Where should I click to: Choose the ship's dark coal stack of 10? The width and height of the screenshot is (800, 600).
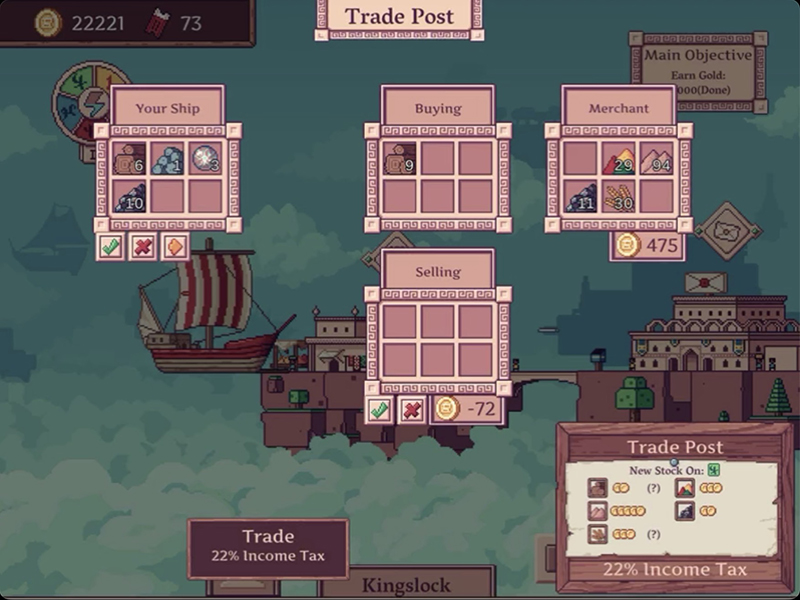pos(129,196)
